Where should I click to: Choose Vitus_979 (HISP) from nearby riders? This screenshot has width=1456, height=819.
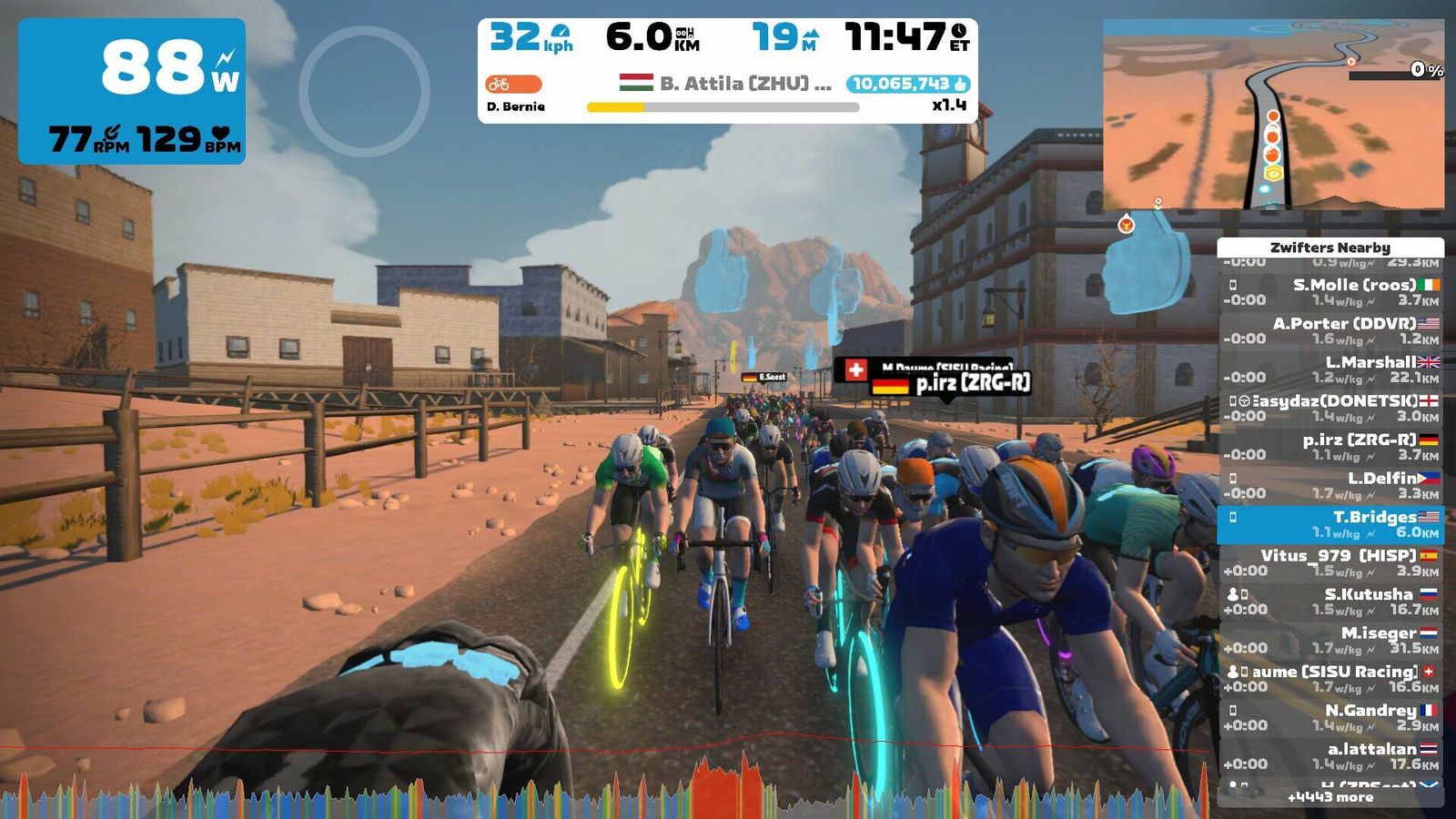(x=1330, y=563)
